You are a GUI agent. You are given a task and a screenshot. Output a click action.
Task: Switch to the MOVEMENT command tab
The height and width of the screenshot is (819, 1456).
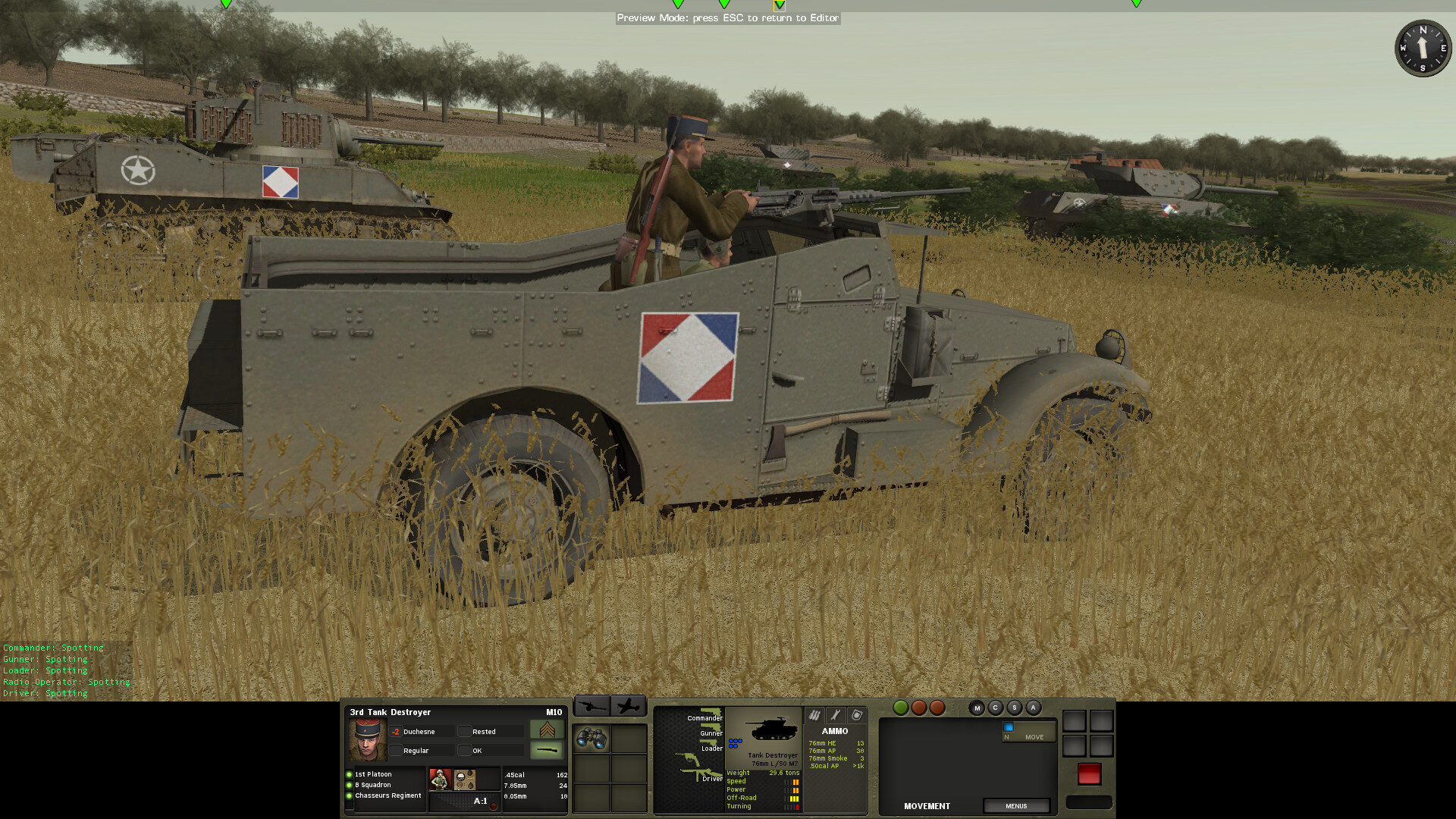click(927, 806)
